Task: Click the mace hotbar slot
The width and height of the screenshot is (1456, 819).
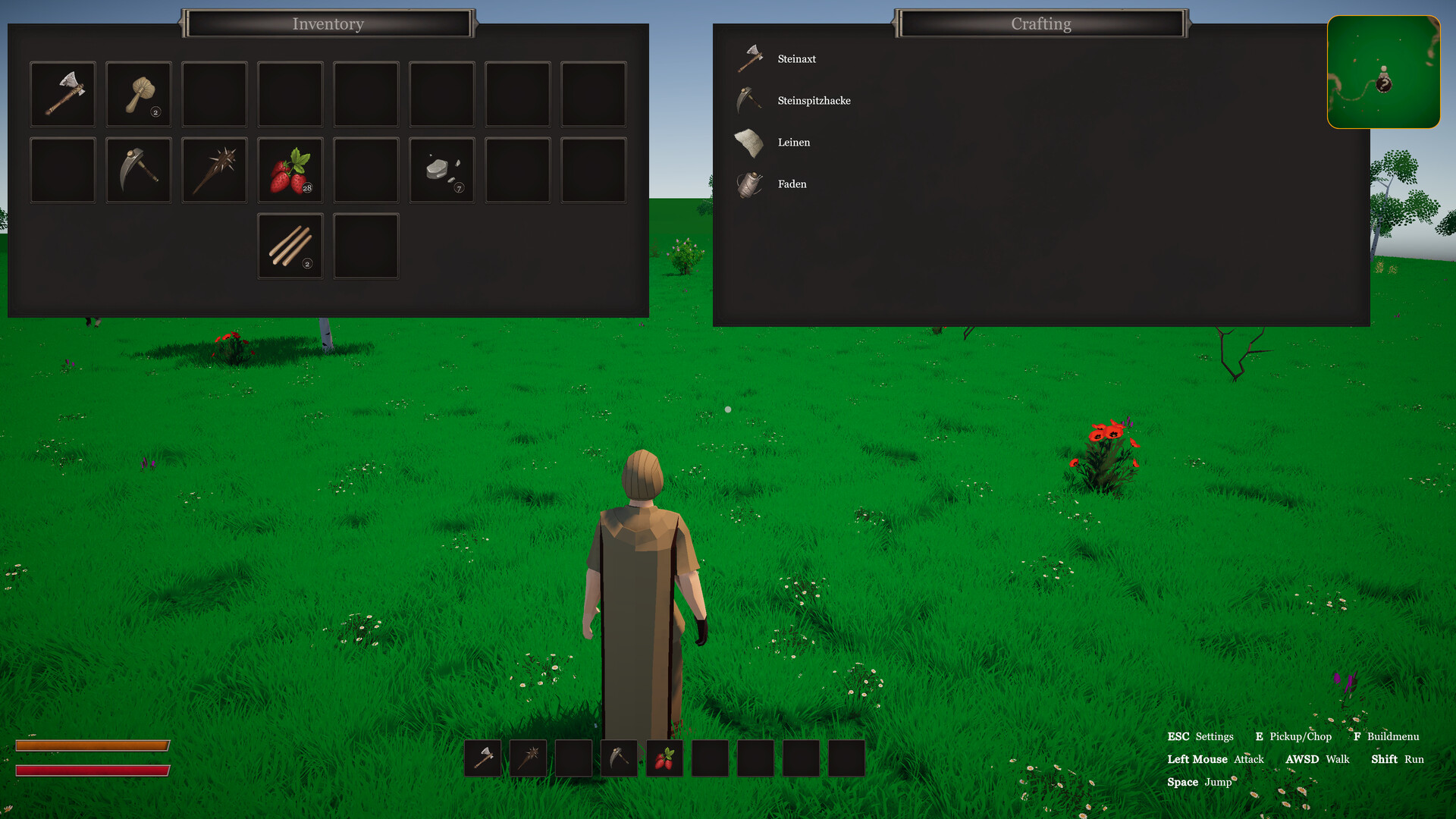Action: coord(528,758)
